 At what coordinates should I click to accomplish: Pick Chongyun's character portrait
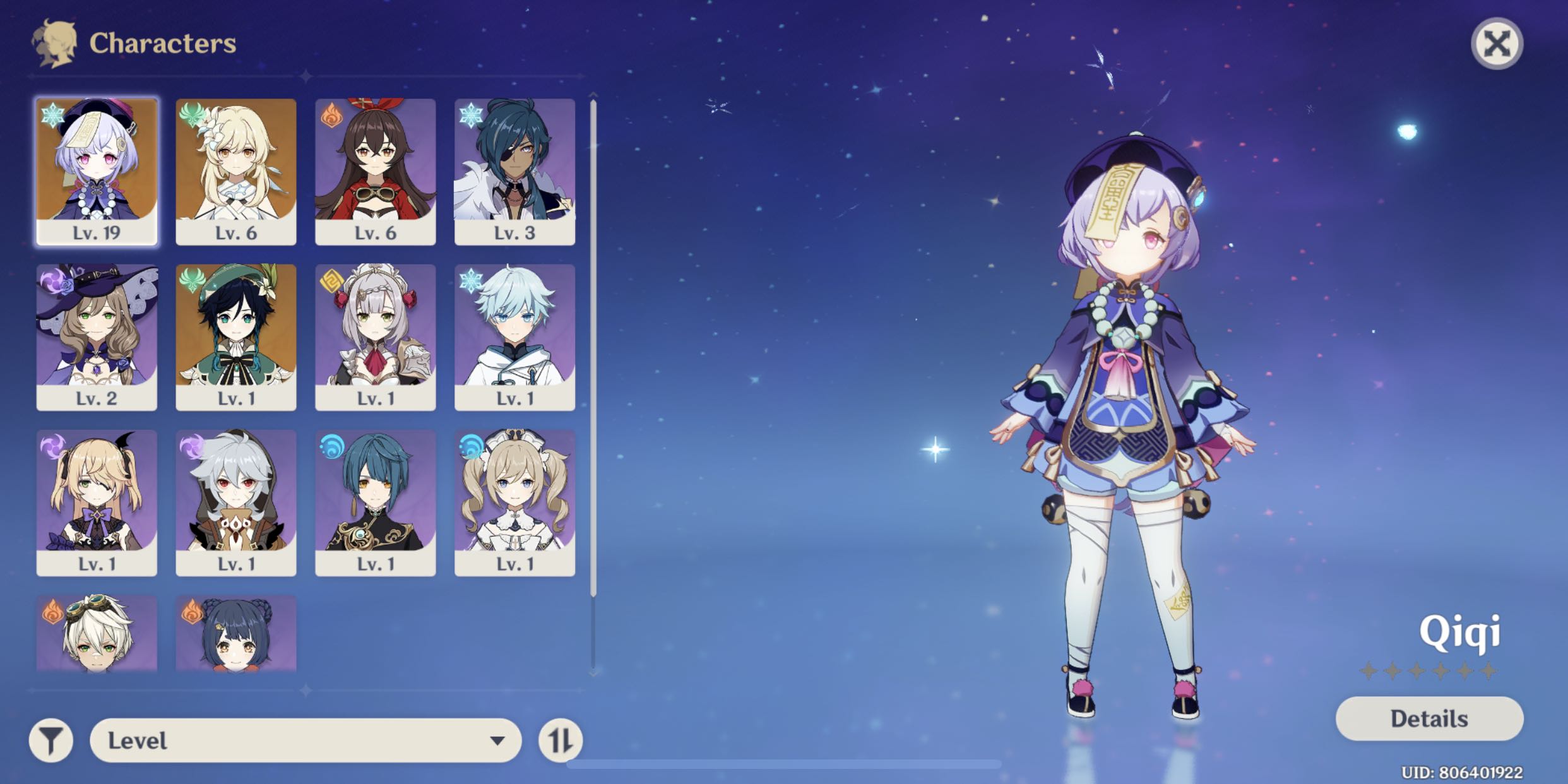514,337
